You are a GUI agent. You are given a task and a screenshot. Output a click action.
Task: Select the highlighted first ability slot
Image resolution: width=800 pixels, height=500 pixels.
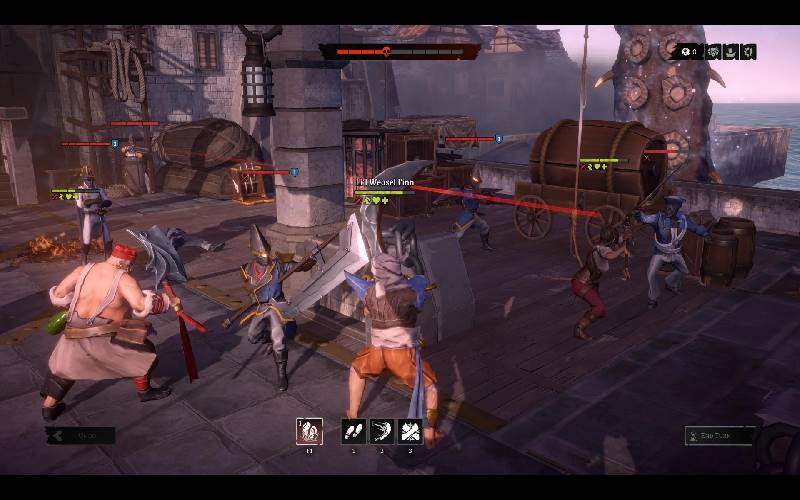point(309,431)
